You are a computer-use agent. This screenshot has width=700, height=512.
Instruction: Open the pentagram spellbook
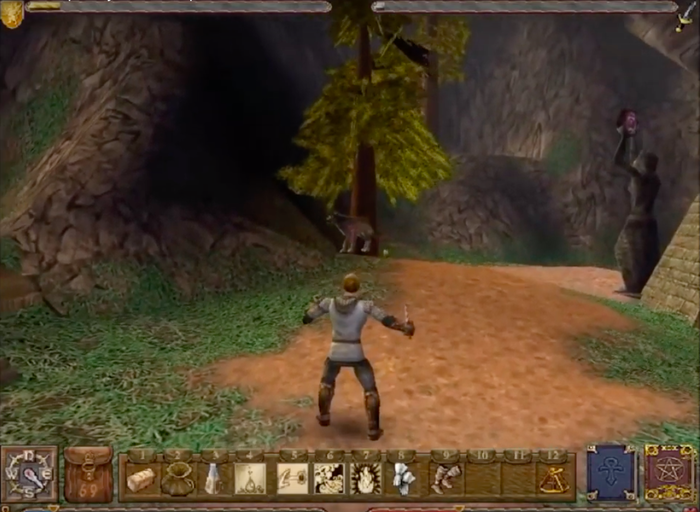668,473
